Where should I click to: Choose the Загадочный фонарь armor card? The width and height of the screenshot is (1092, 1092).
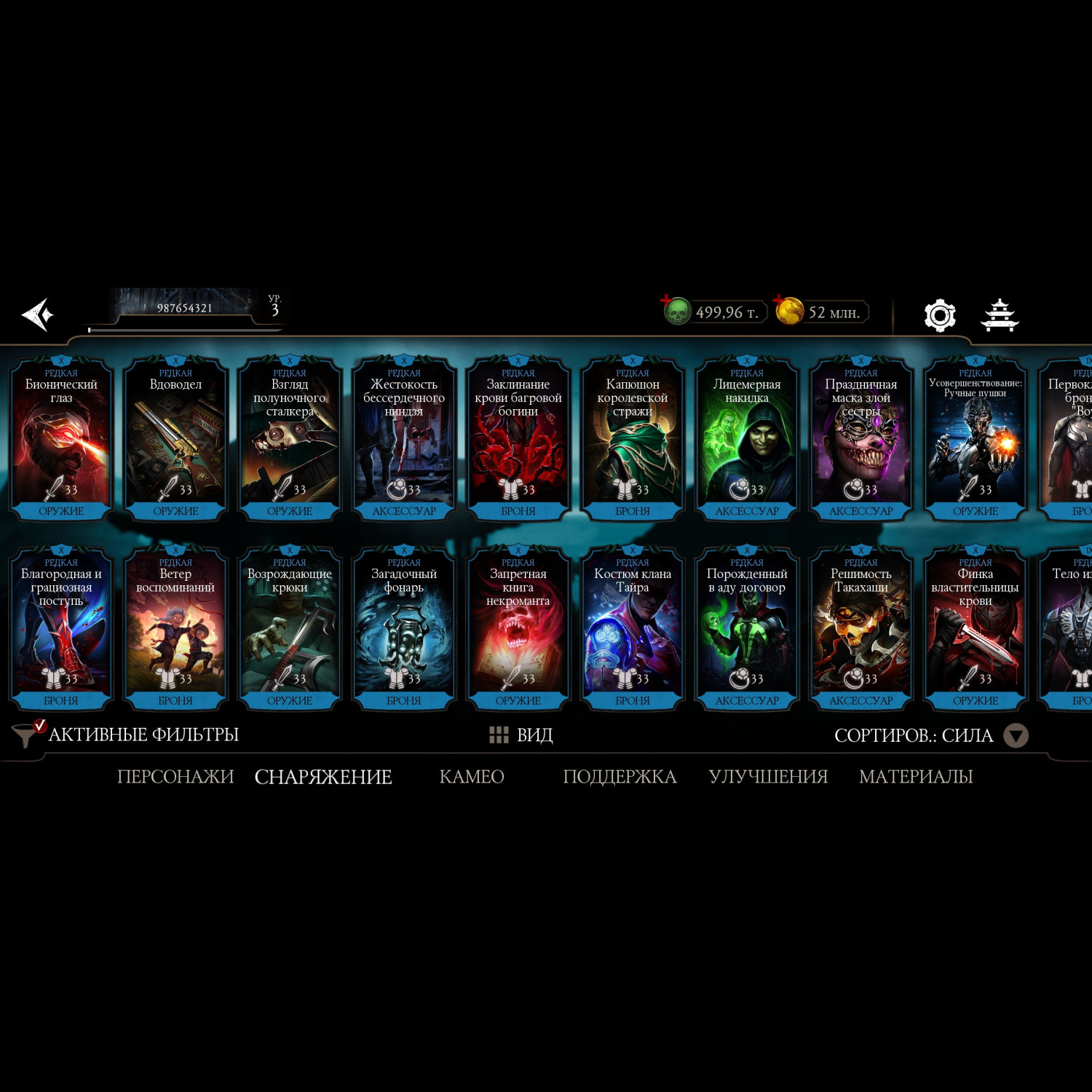[x=403, y=628]
